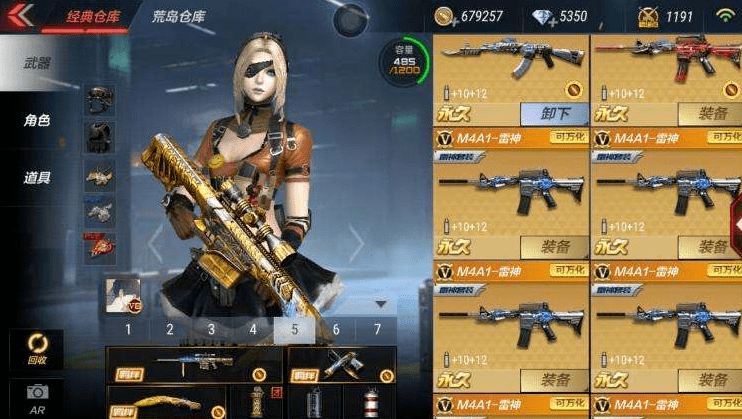Activate the AR camera button
742x419 pixels.
point(37,397)
